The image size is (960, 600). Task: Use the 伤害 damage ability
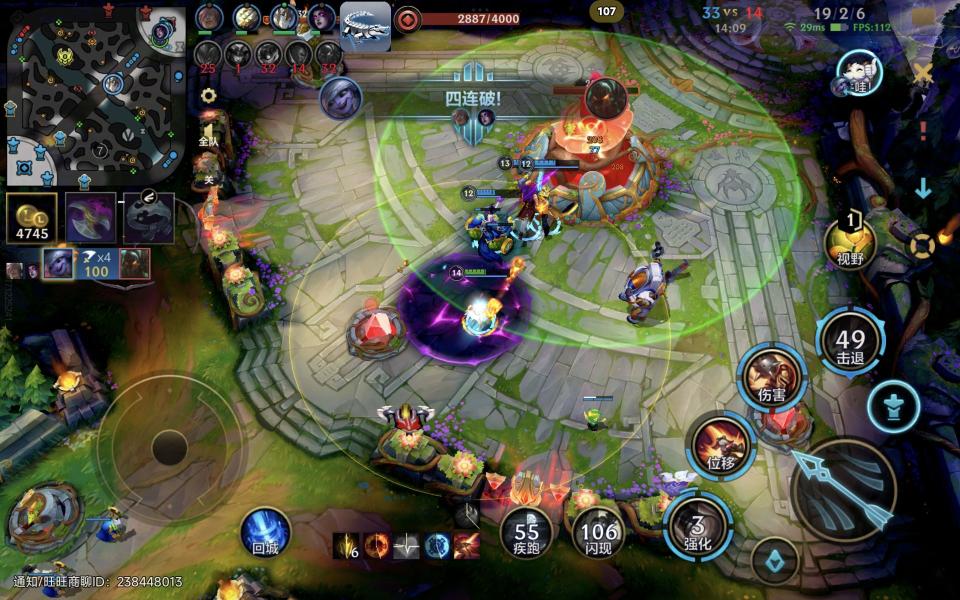tap(771, 378)
